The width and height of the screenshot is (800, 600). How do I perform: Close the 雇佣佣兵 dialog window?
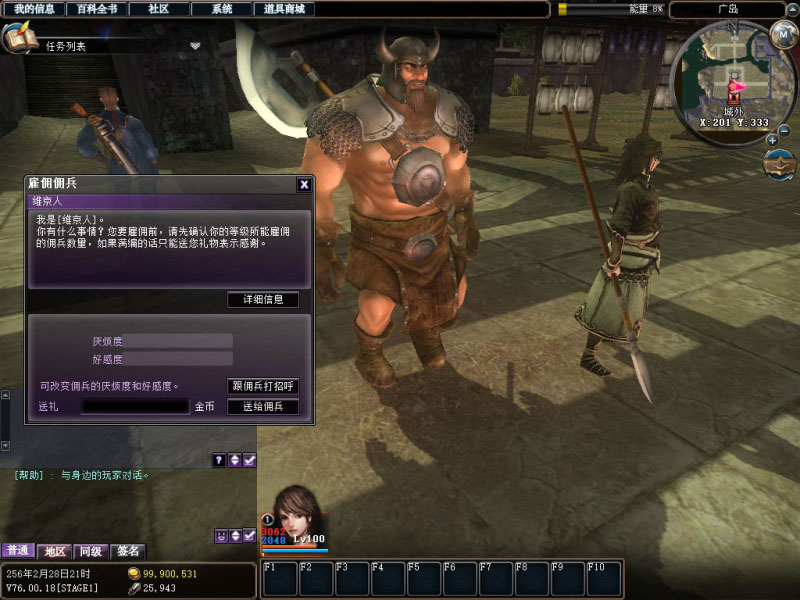point(304,184)
